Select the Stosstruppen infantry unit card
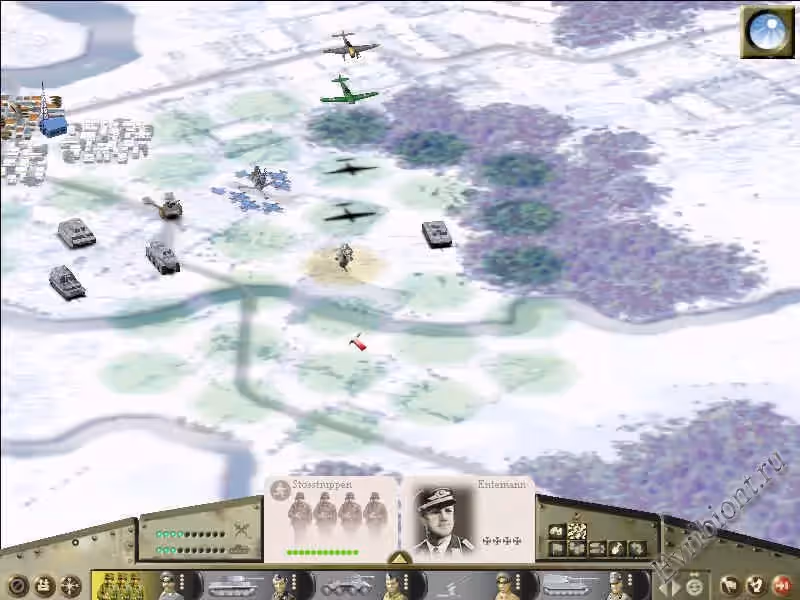 pos(332,515)
